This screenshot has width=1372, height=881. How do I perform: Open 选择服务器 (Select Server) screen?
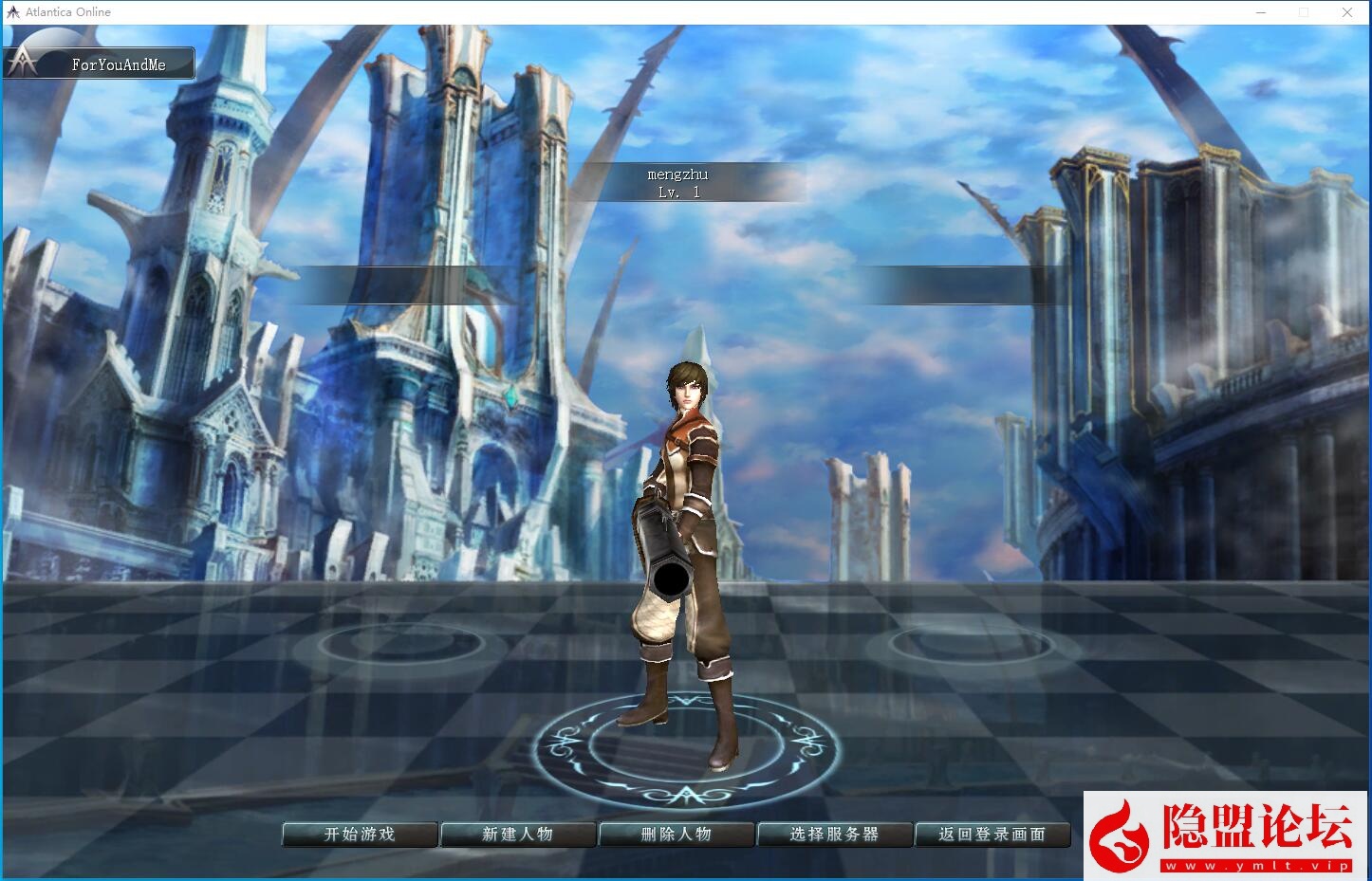(834, 835)
